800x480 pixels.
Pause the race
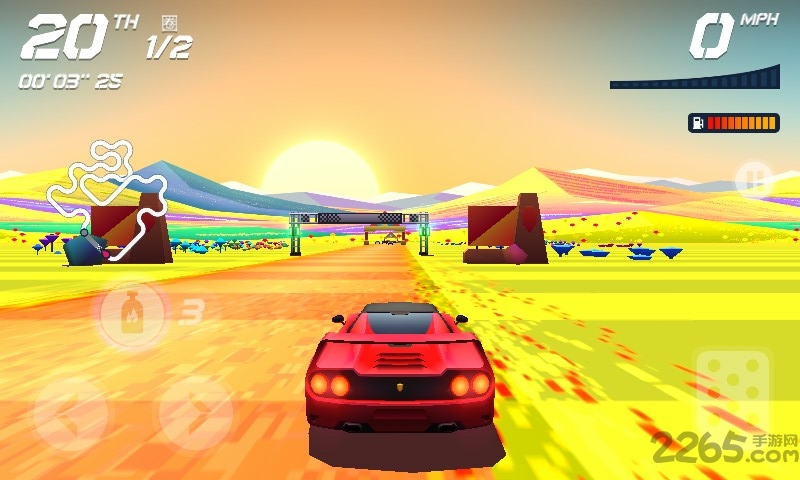tap(752, 180)
